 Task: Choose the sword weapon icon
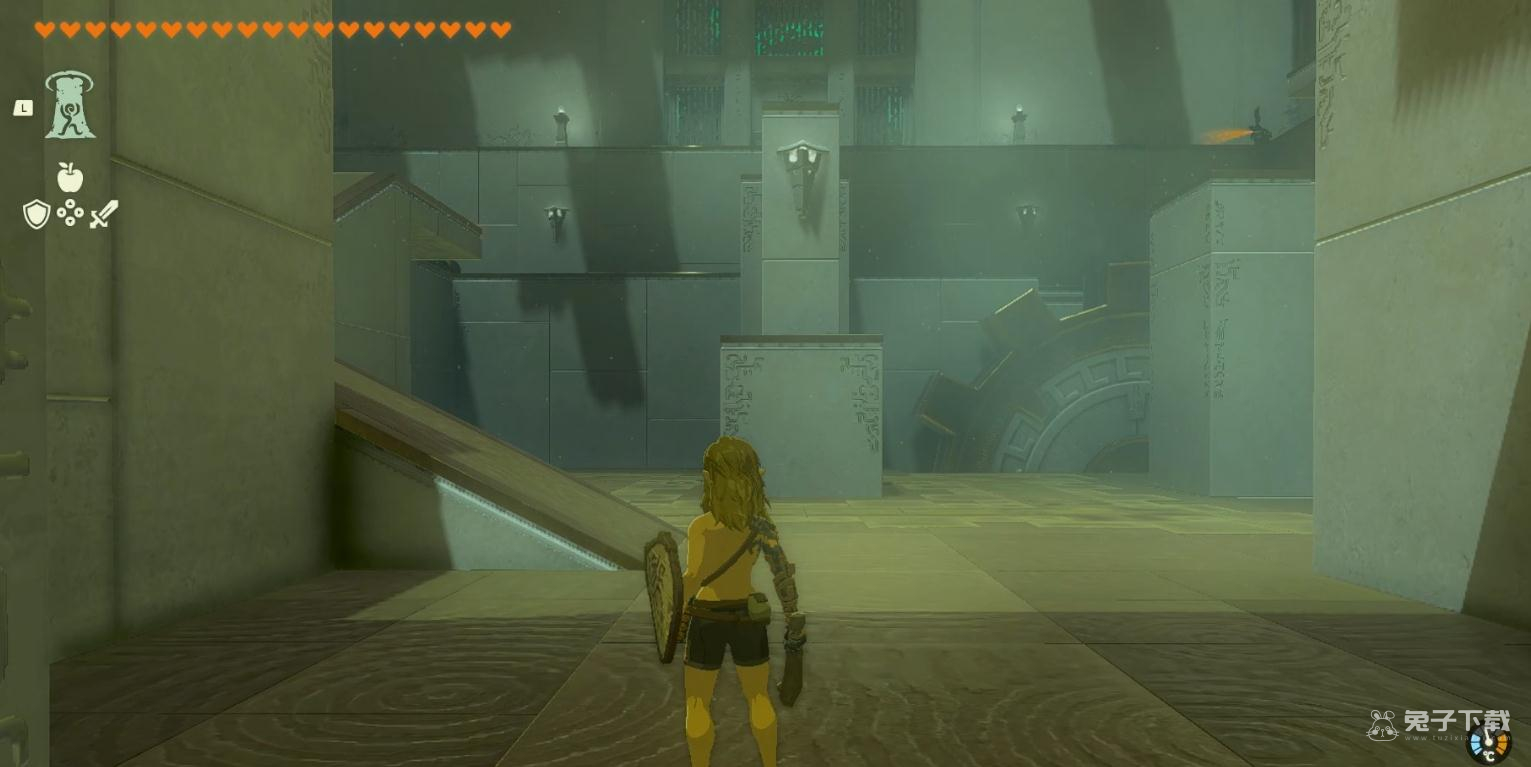(x=104, y=213)
